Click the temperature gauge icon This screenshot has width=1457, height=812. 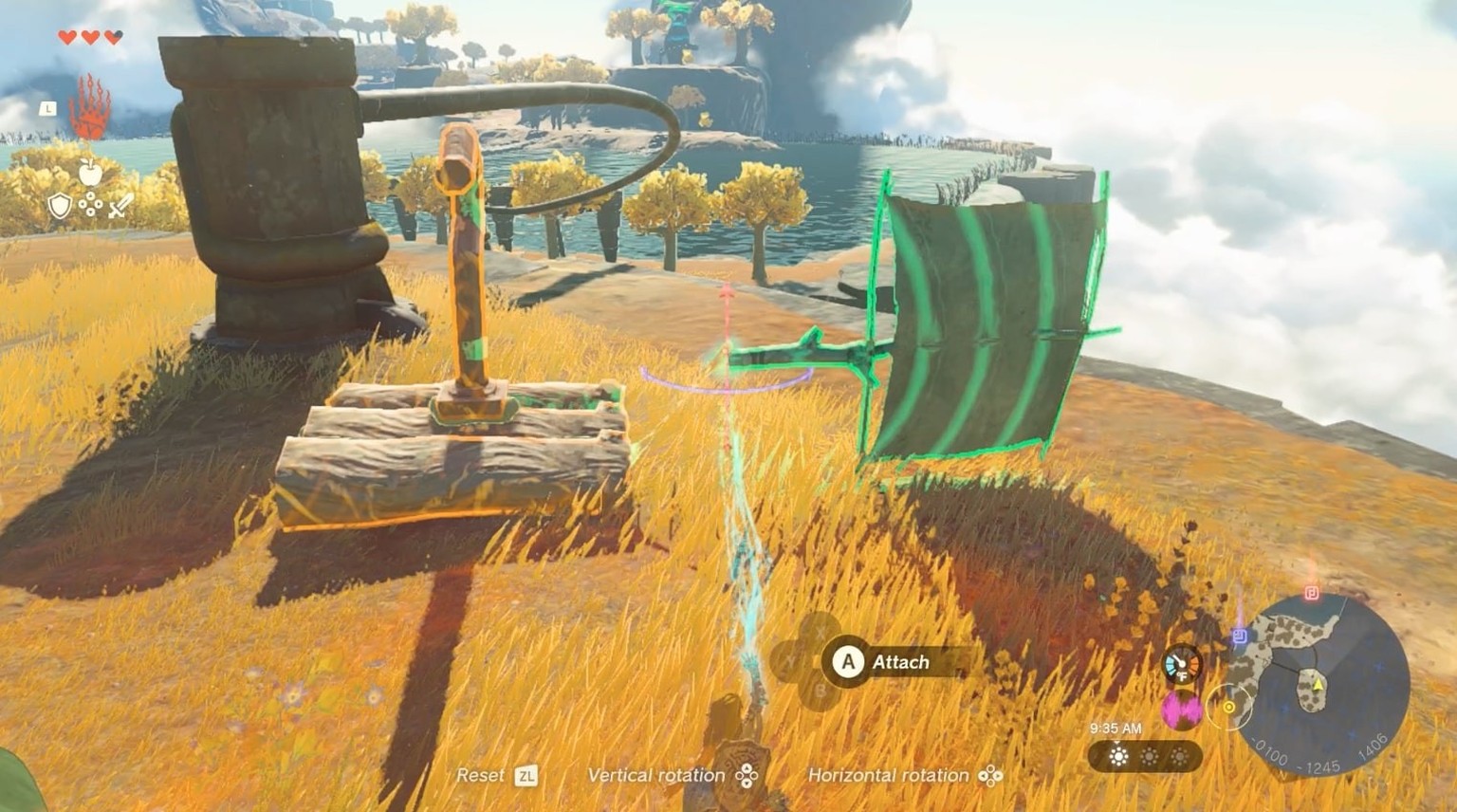coord(1182,664)
